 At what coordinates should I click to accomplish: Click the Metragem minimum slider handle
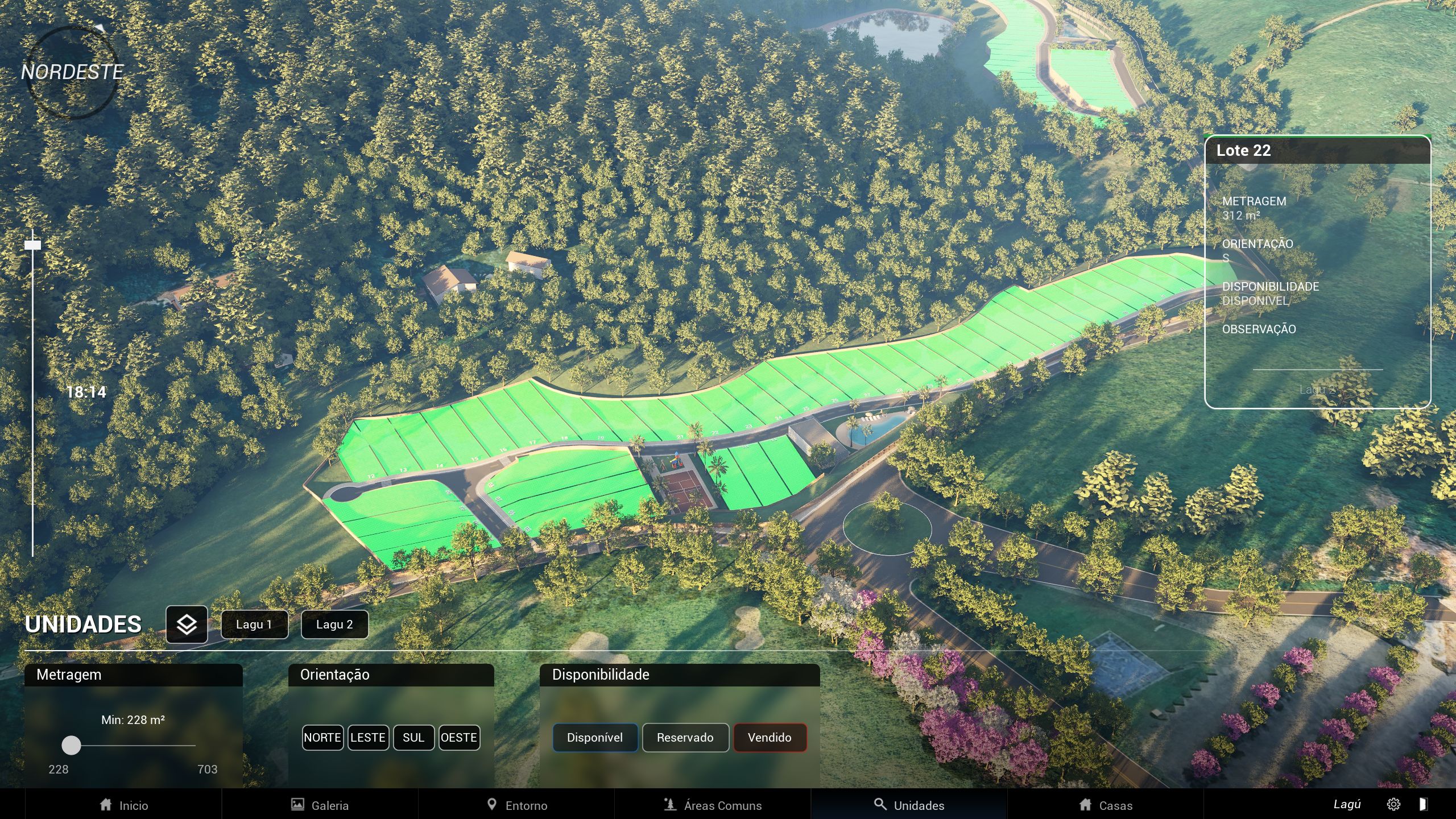(71, 745)
